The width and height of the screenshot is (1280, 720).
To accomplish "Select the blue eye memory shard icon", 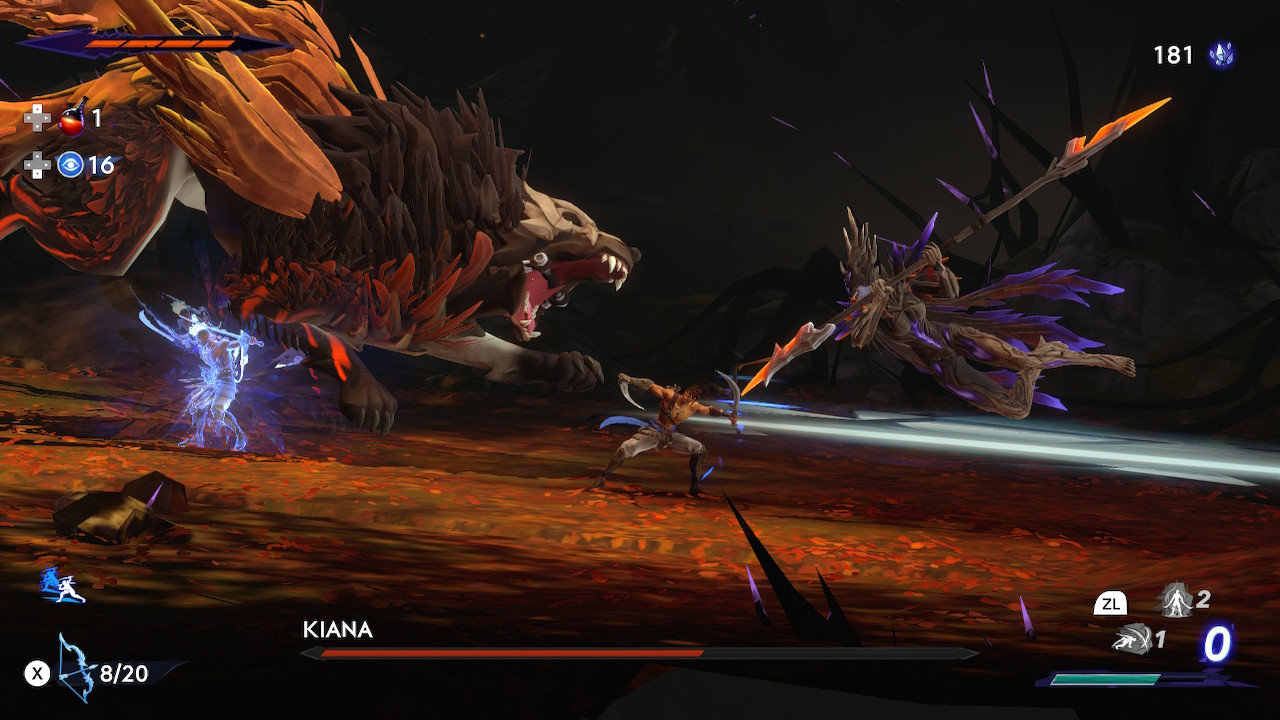I will coord(70,165).
